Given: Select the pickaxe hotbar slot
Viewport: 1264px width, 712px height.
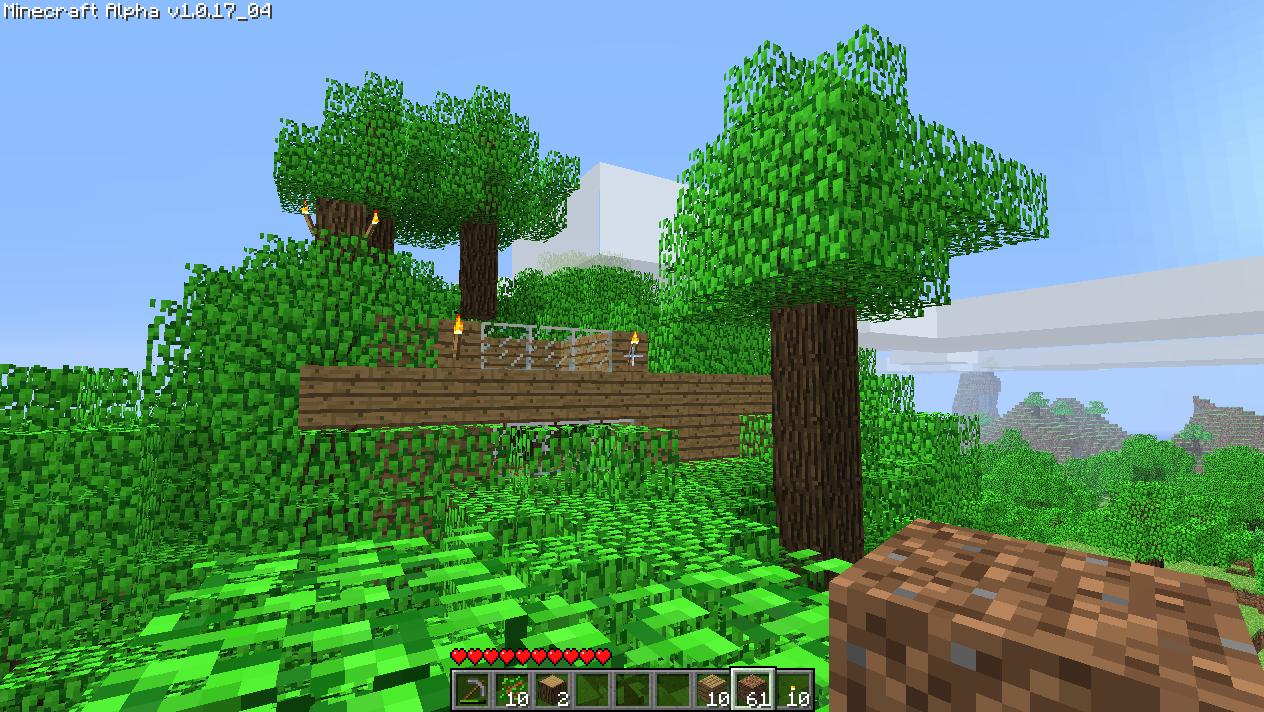Looking at the screenshot, I should tap(472, 690).
